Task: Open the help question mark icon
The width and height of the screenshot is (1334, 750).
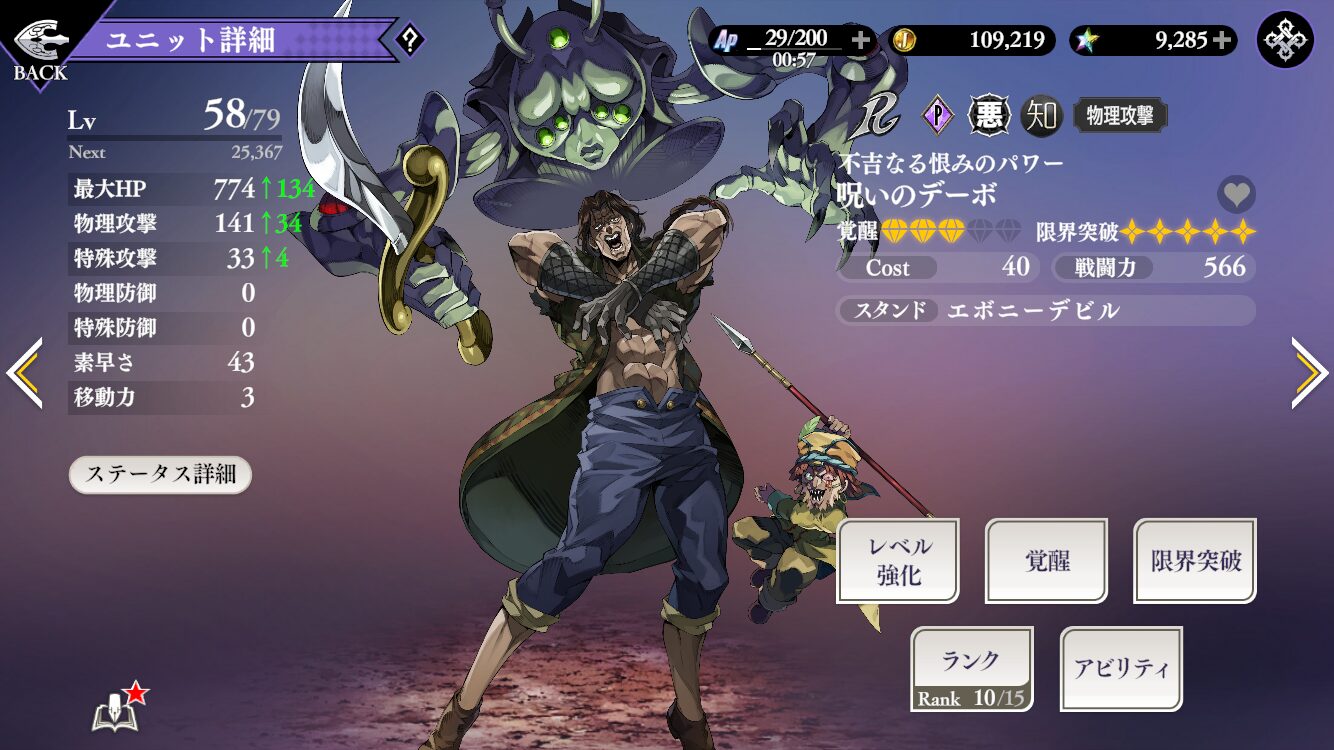Action: 410,41
